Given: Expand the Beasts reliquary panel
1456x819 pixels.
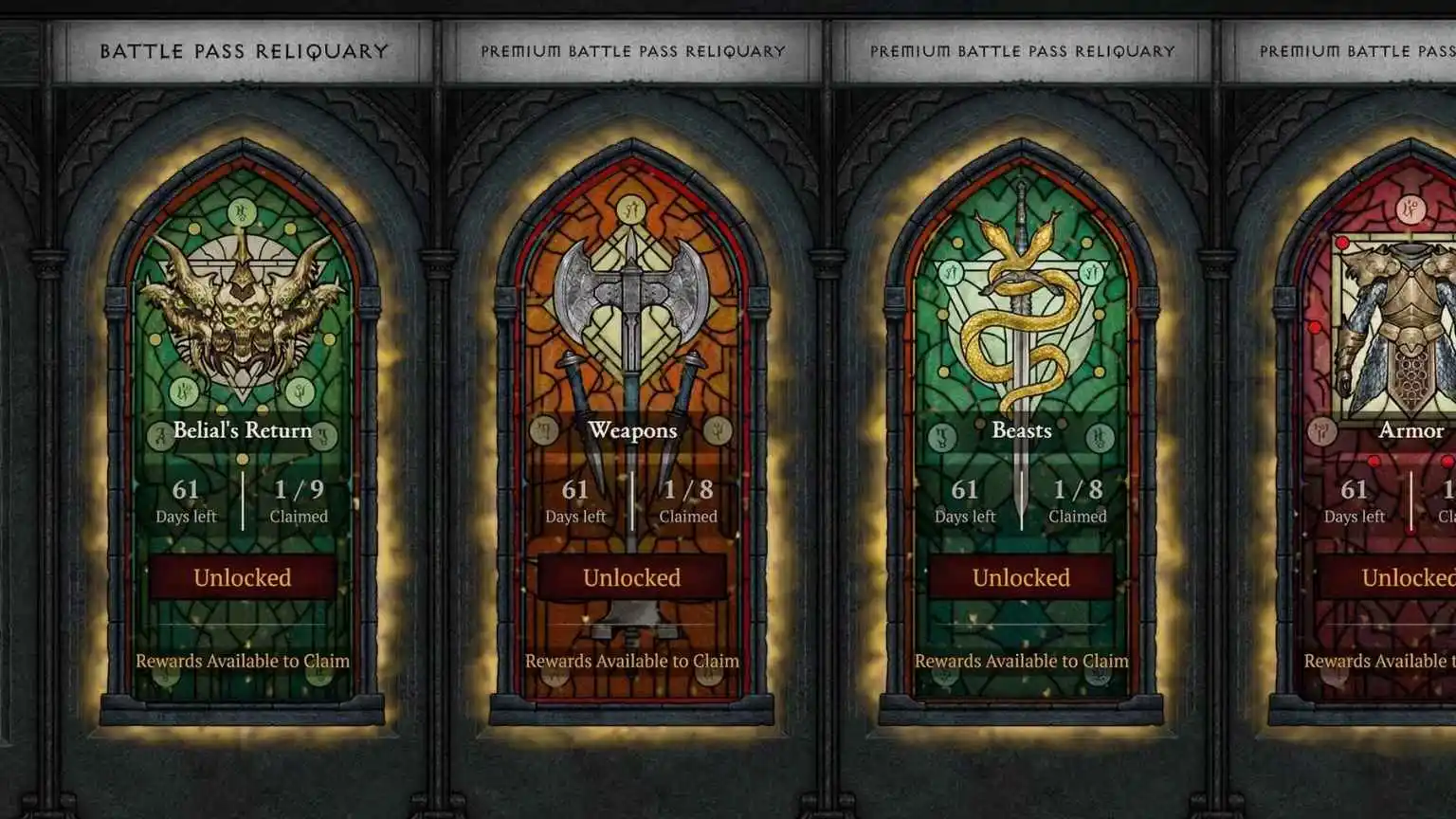Looking at the screenshot, I should click(x=1020, y=578).
